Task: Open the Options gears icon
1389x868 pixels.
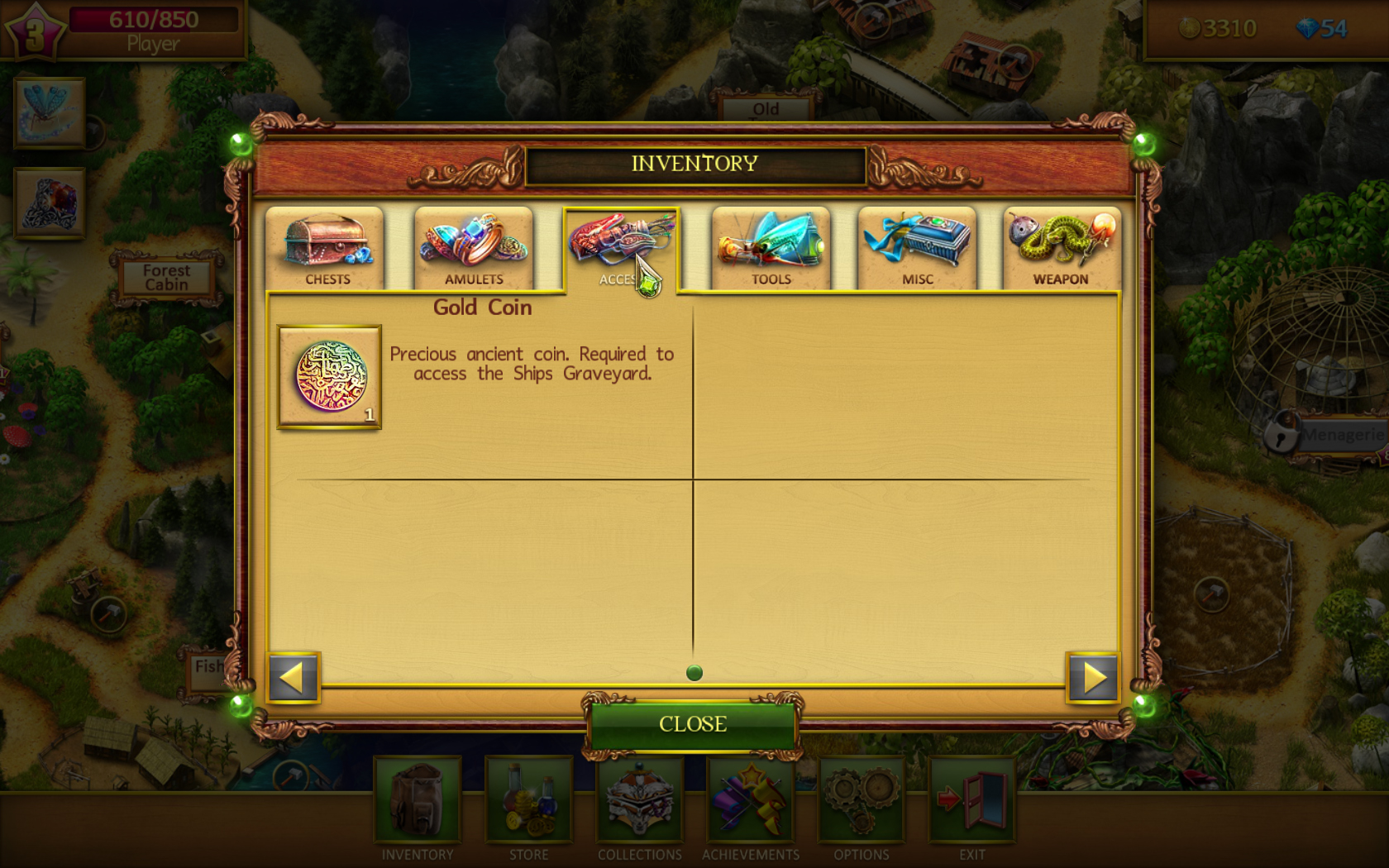Action: coord(862,802)
